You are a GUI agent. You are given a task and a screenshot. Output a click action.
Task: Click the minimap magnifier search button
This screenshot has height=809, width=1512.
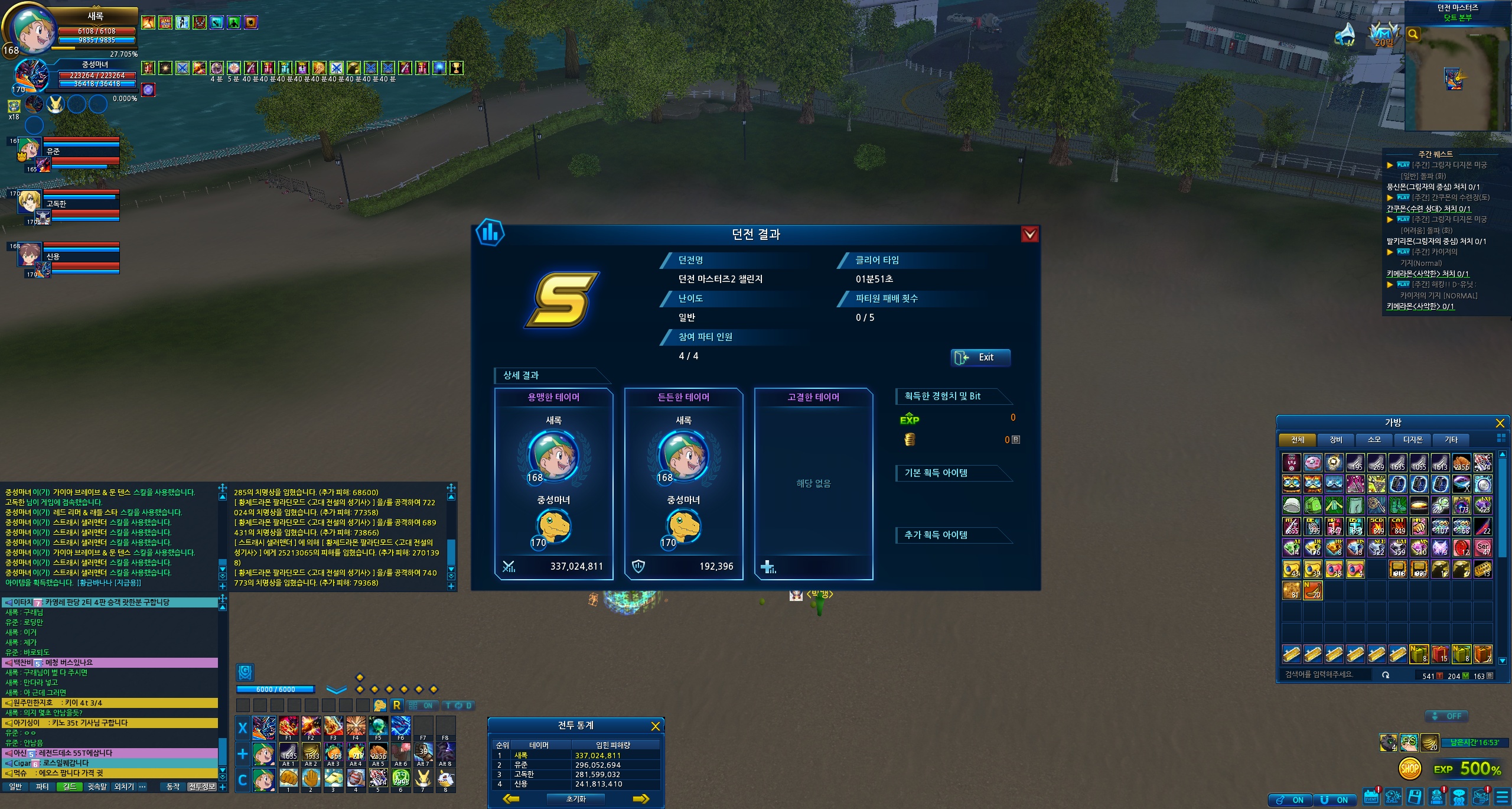click(x=1413, y=34)
